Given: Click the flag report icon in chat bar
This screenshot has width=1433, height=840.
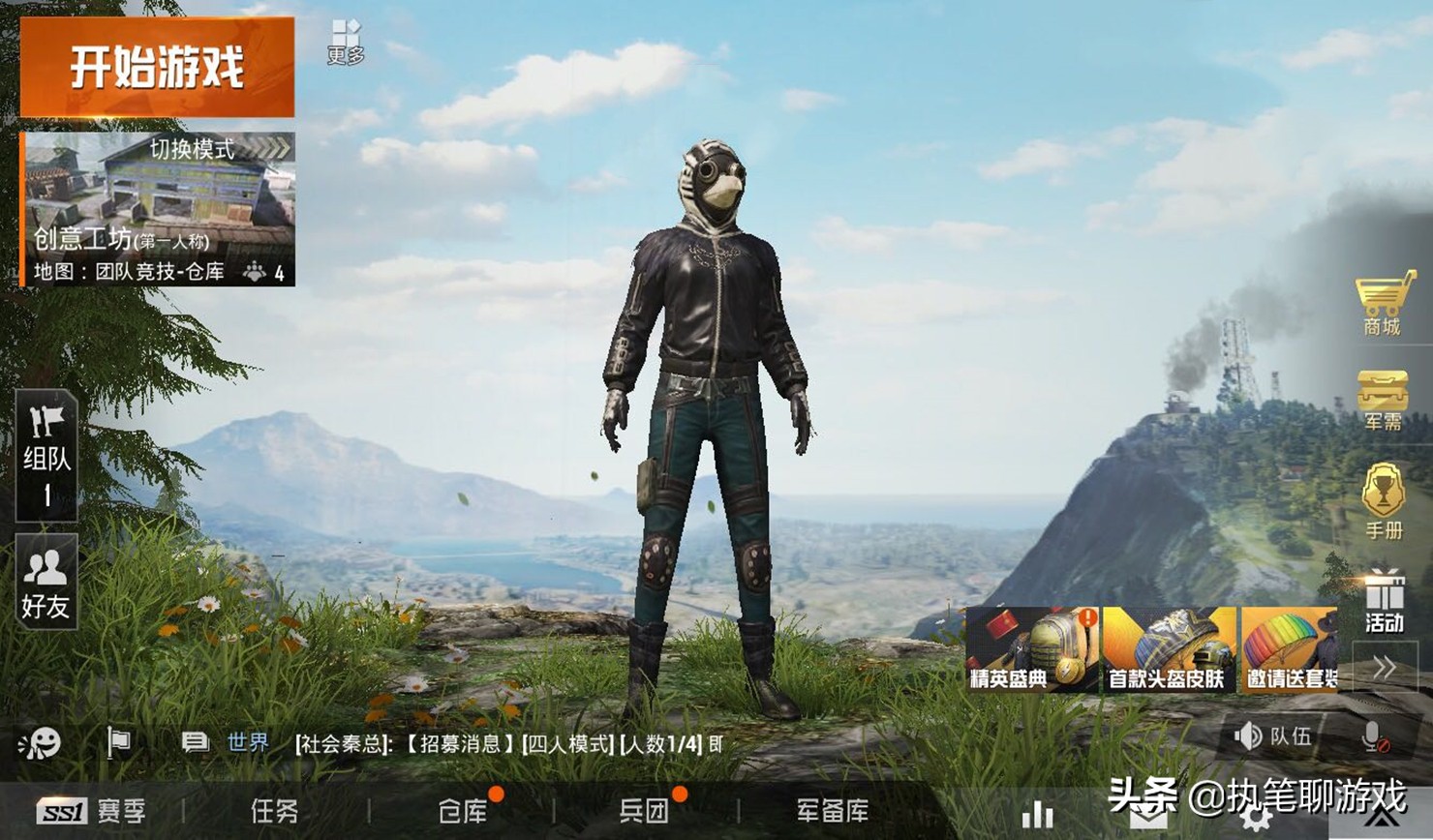Looking at the screenshot, I should [x=118, y=740].
